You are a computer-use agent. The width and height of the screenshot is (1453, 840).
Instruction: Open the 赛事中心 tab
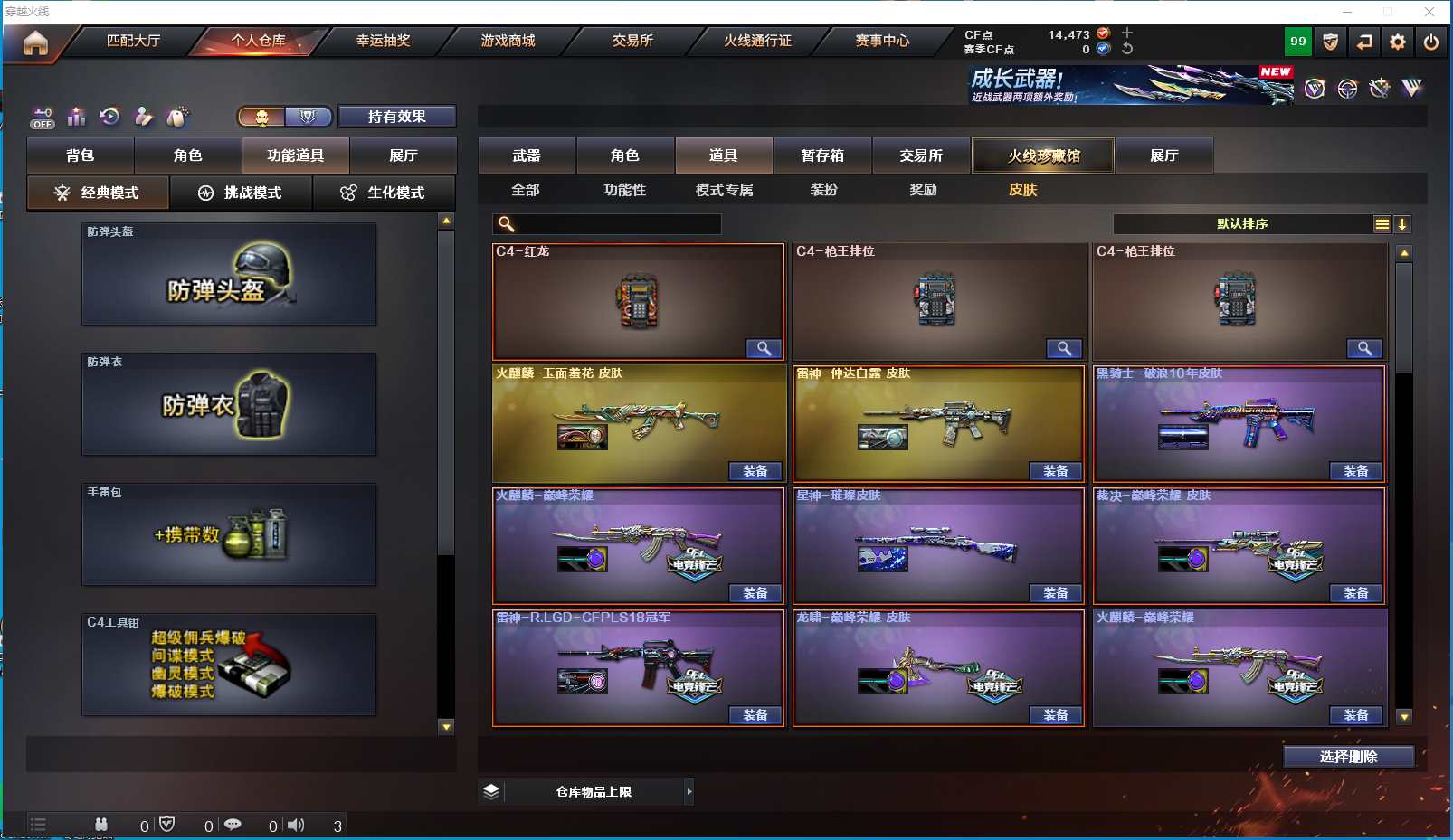coord(882,41)
